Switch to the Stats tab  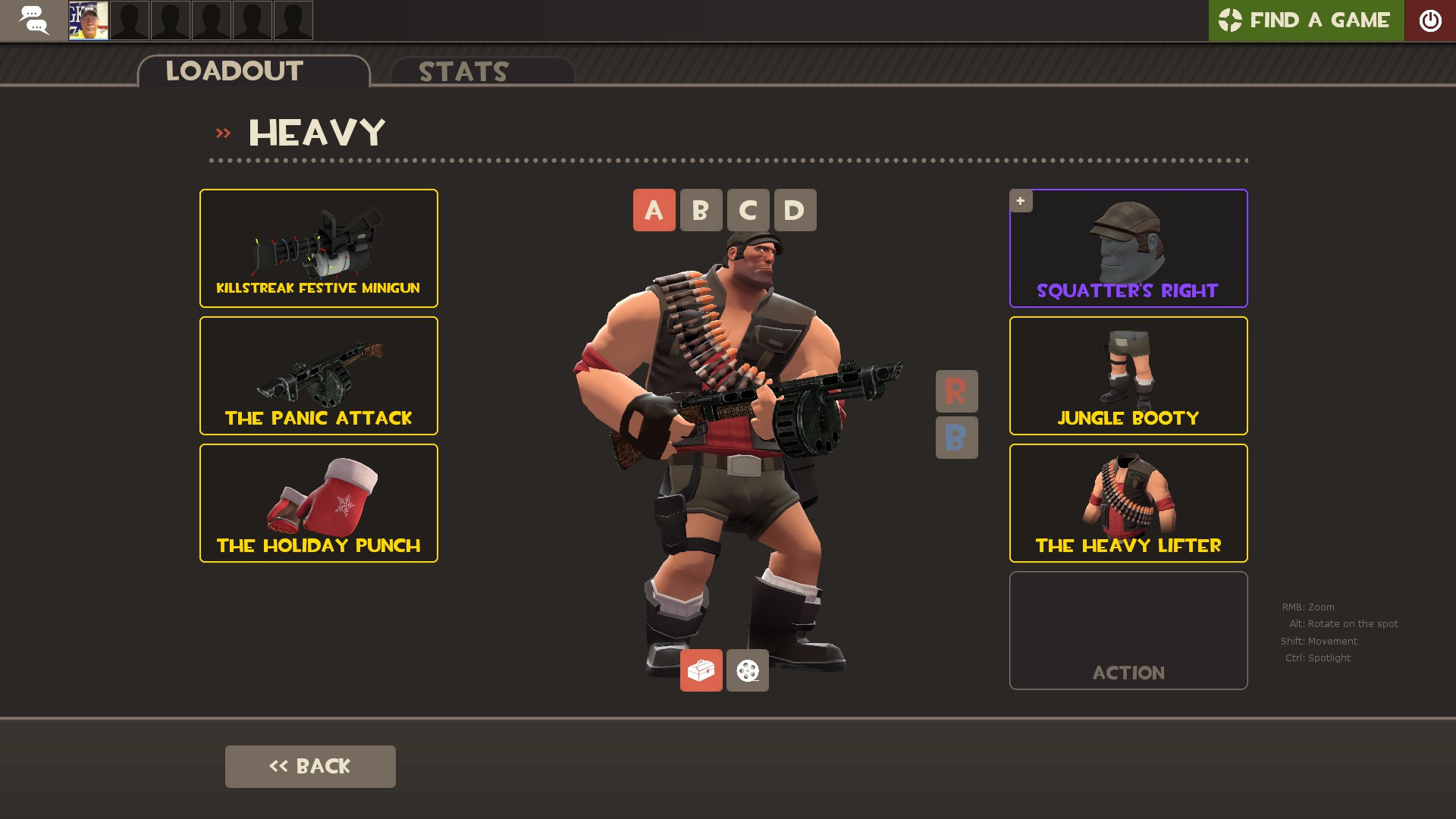(463, 72)
